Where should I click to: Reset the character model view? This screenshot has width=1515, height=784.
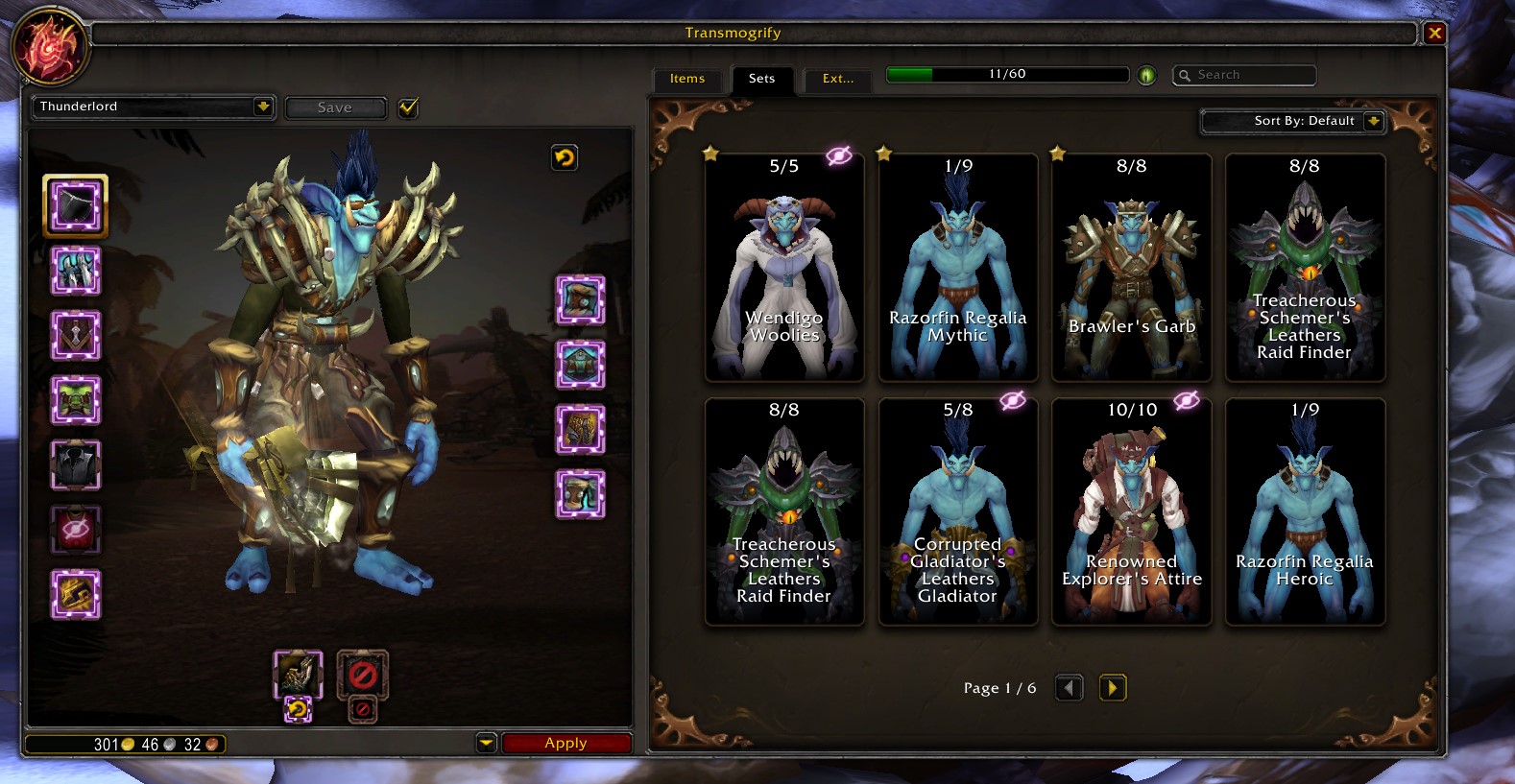point(565,157)
